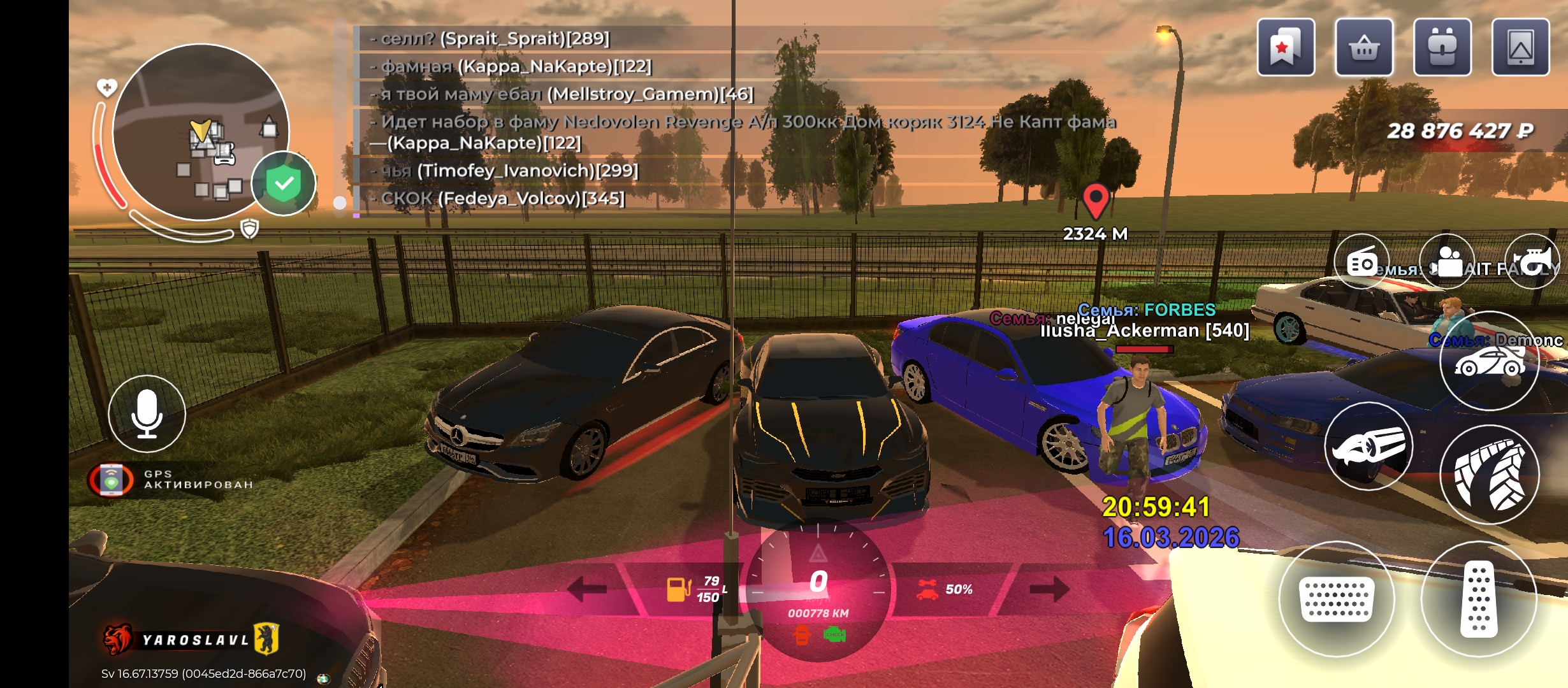Switch the camera view button

[x=1447, y=262]
